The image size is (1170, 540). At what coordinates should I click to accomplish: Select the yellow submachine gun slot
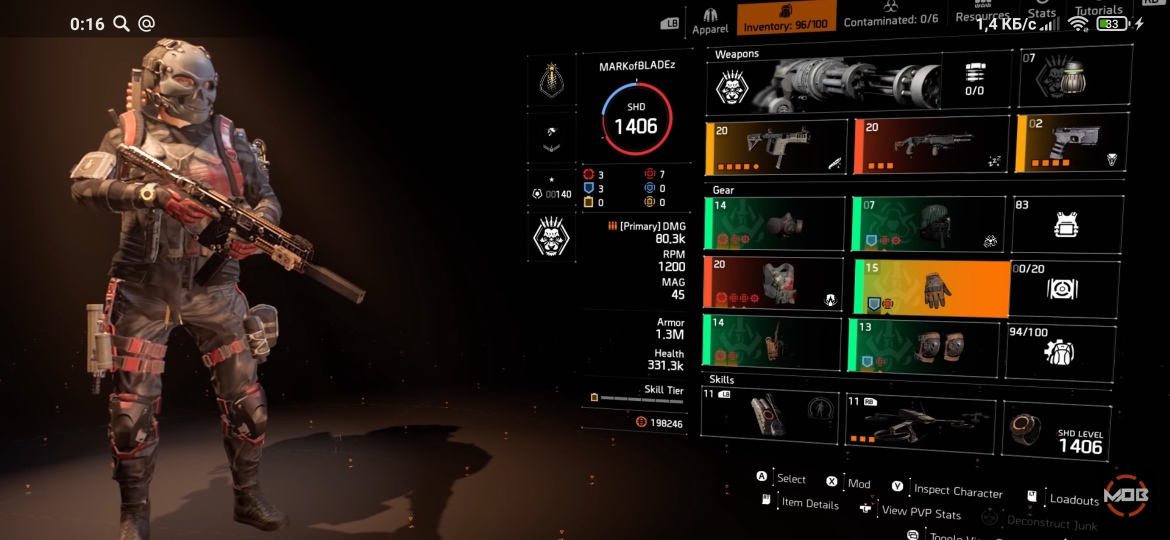click(777, 148)
